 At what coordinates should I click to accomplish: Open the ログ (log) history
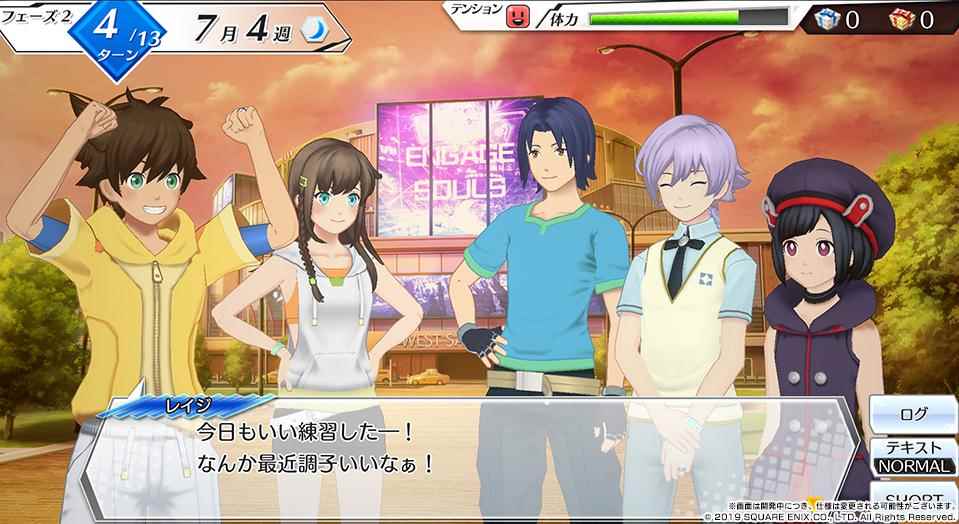click(x=913, y=411)
